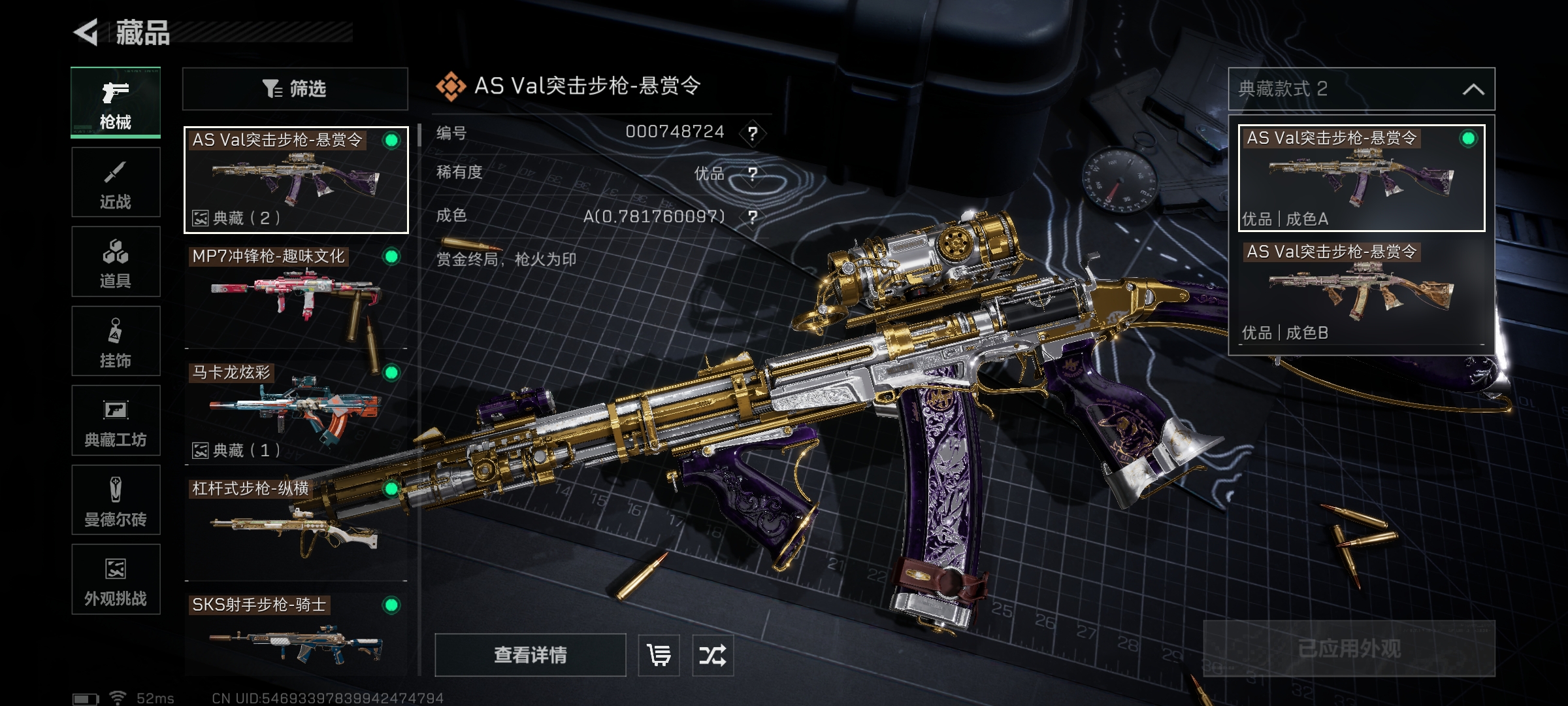Open the 近战 melee category
The image size is (1568, 706).
pyautogui.click(x=116, y=182)
